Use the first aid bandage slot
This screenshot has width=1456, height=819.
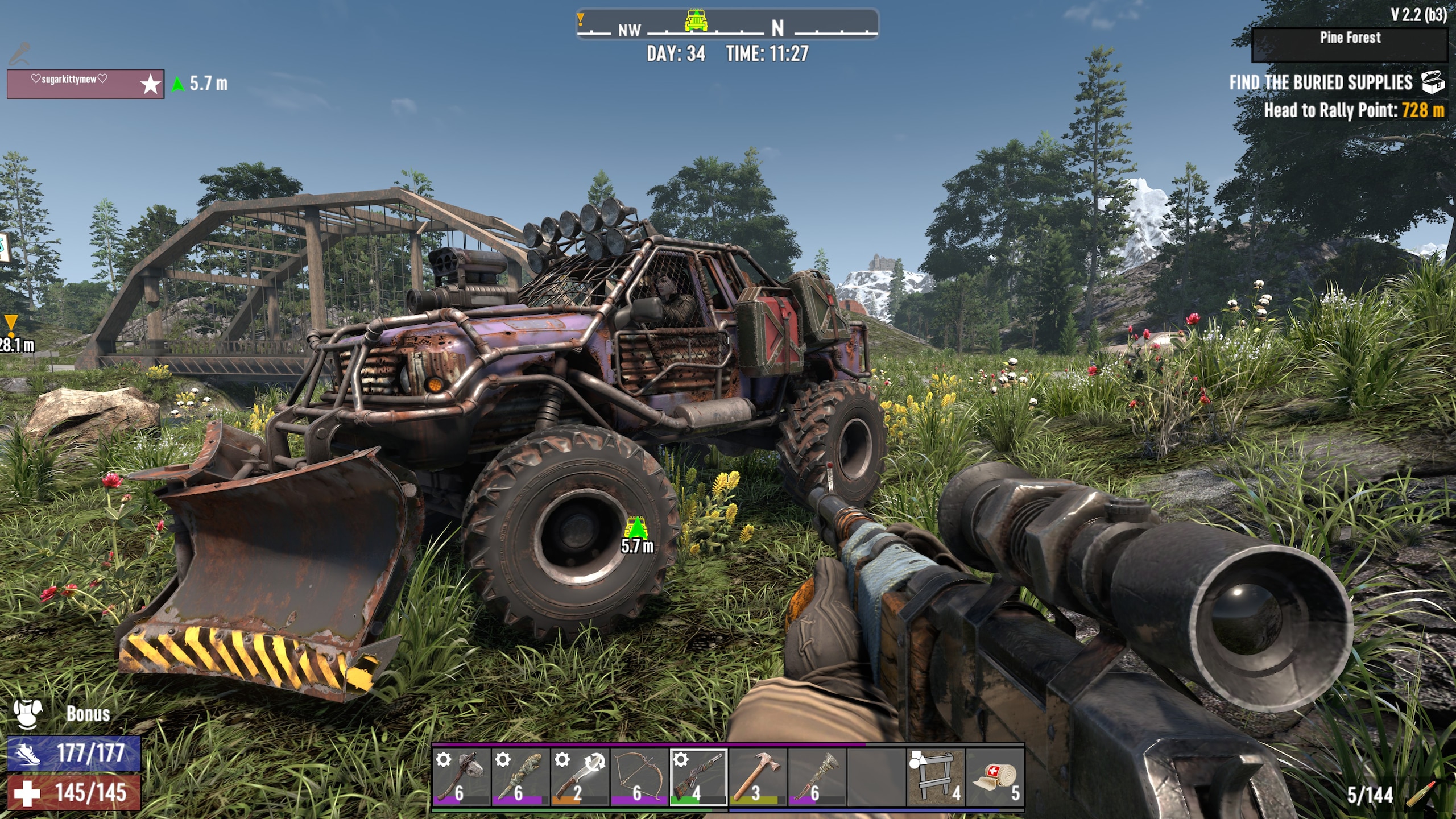tap(995, 777)
